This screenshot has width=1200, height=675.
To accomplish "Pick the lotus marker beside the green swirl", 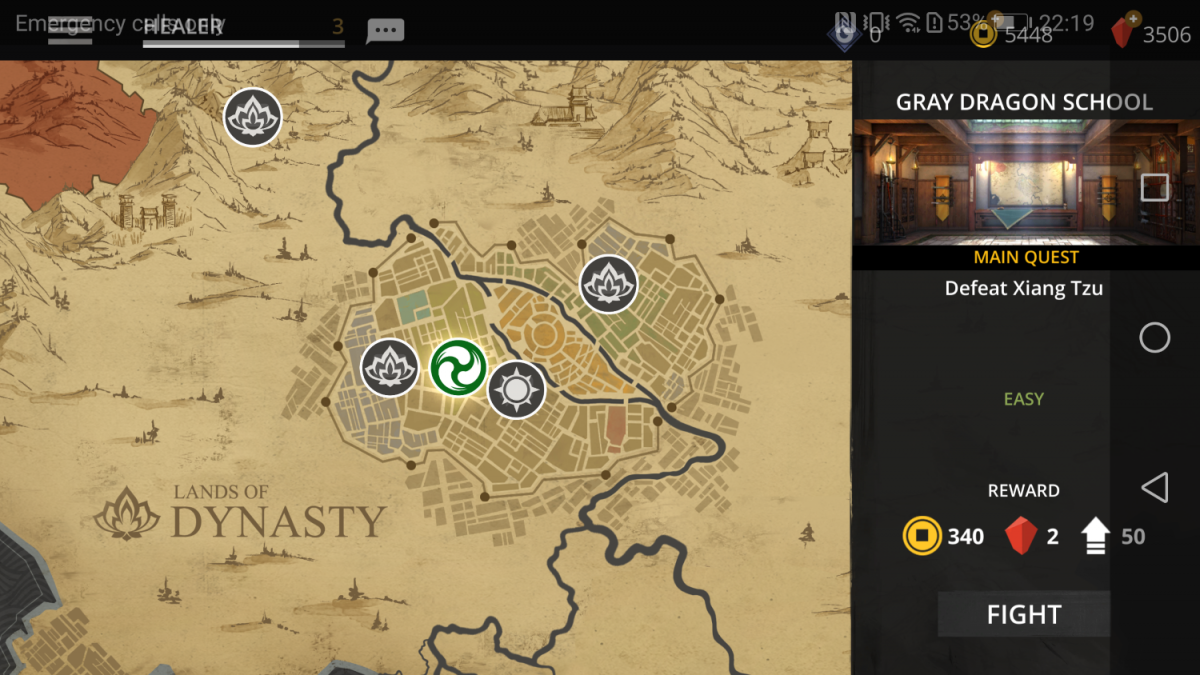I will click(x=389, y=367).
